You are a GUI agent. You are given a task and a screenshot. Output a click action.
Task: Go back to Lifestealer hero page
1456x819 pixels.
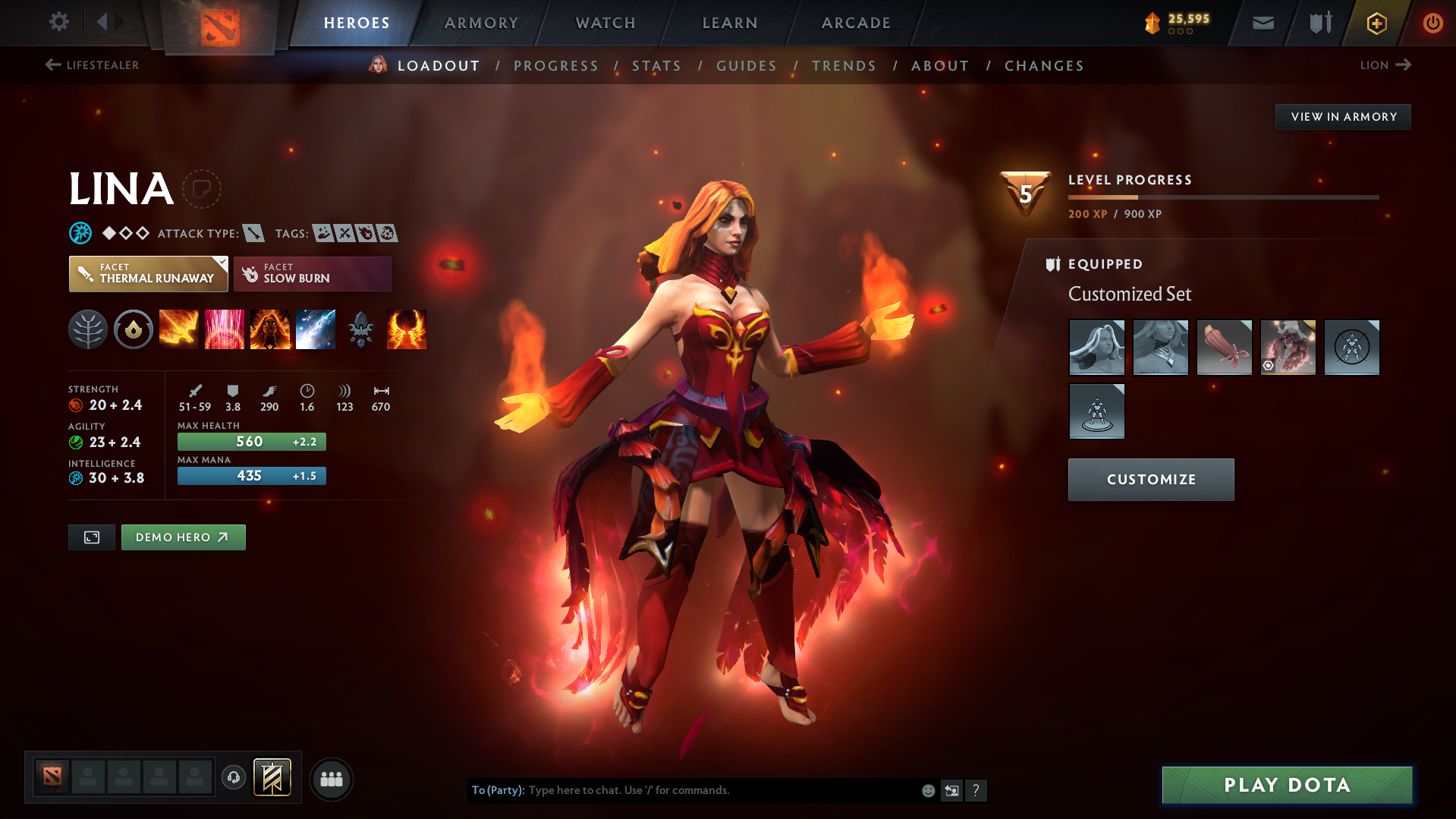click(91, 65)
